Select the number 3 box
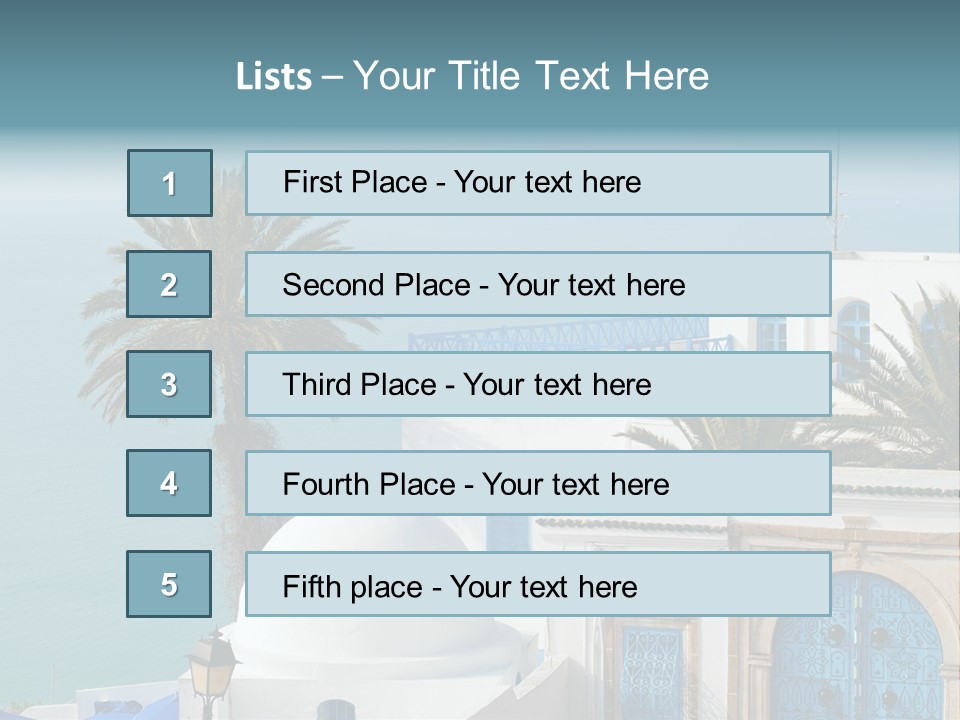 tap(169, 384)
